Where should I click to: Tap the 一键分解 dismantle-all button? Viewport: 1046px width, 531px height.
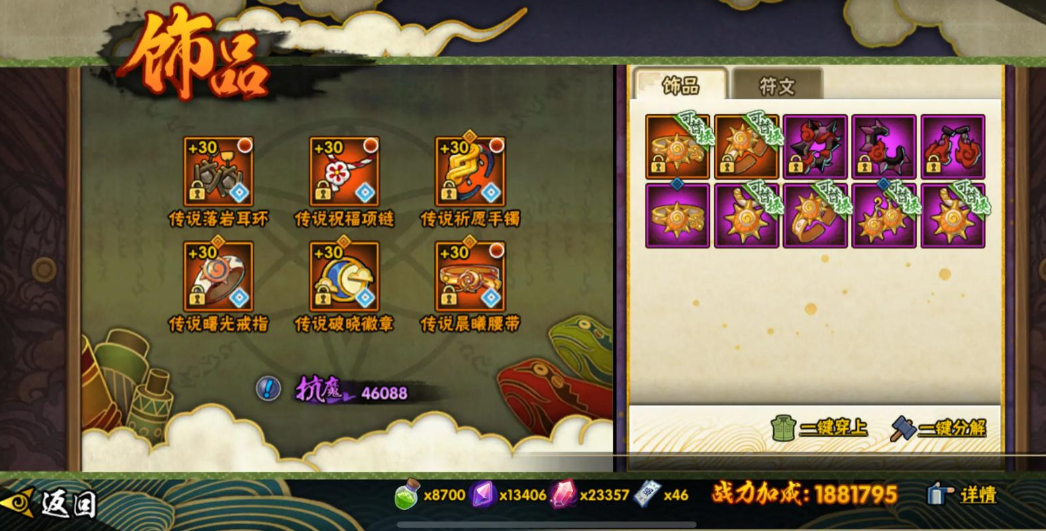[938, 428]
